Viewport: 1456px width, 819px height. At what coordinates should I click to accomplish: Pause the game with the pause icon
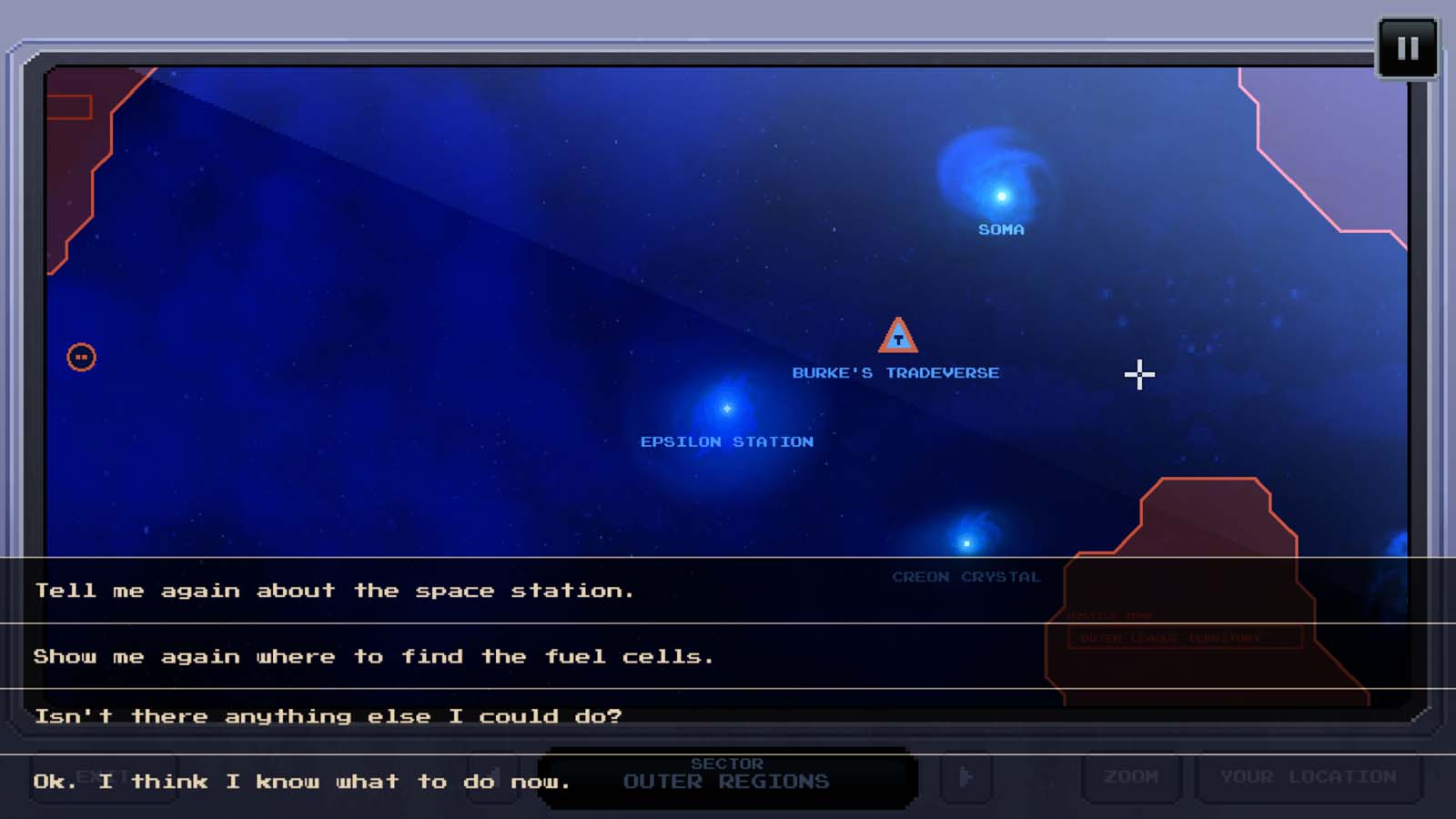tap(1407, 46)
